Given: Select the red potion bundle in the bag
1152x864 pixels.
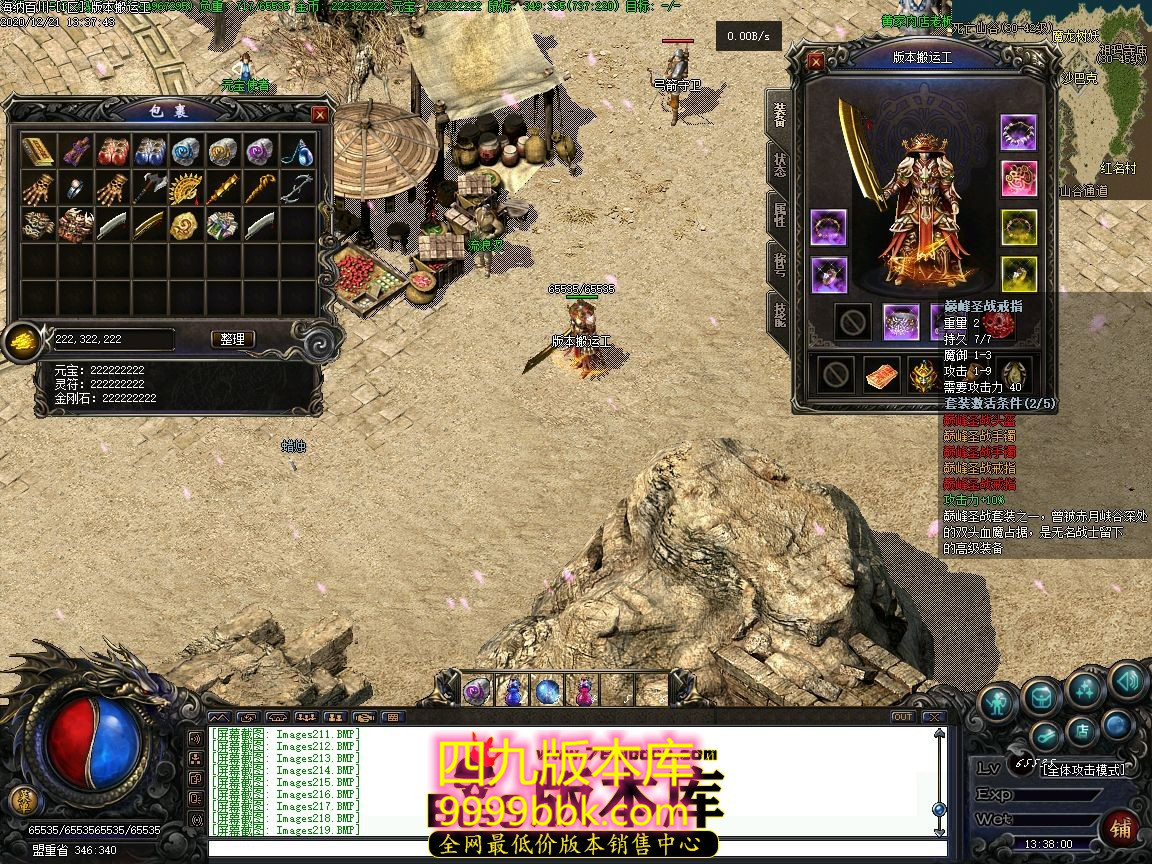Looking at the screenshot, I should click(112, 152).
